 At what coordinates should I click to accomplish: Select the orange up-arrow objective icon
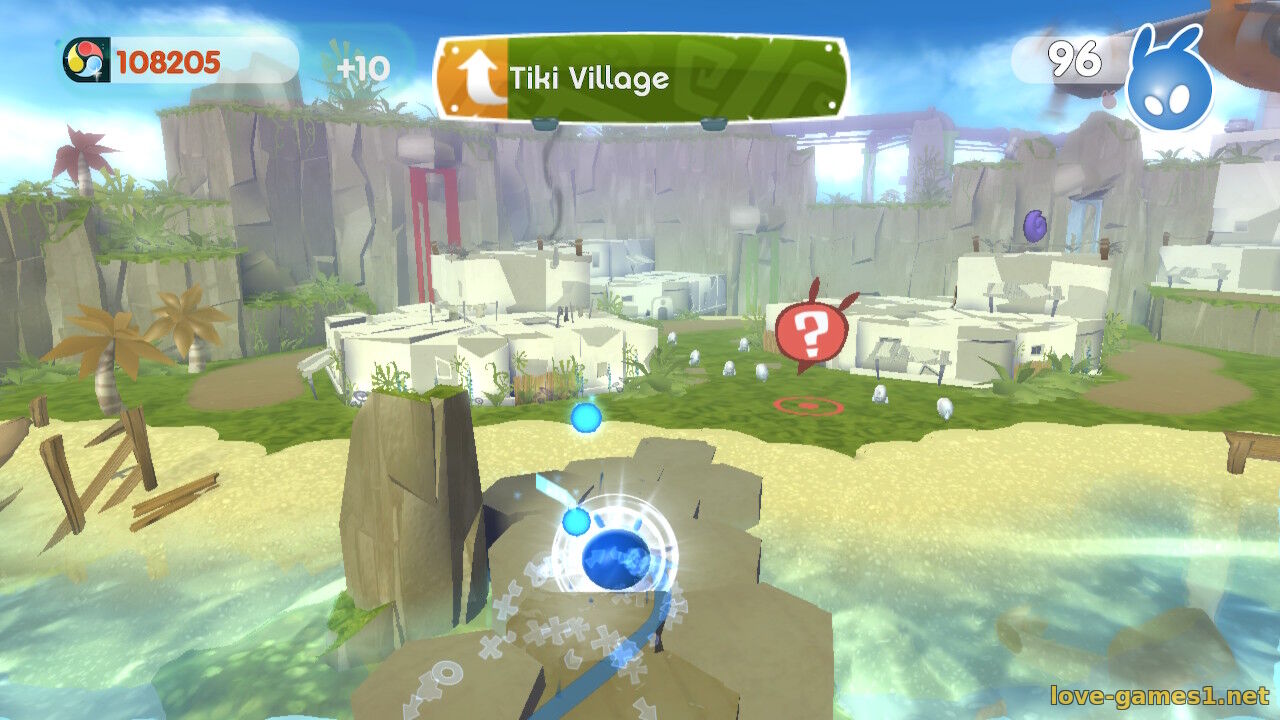pos(475,79)
